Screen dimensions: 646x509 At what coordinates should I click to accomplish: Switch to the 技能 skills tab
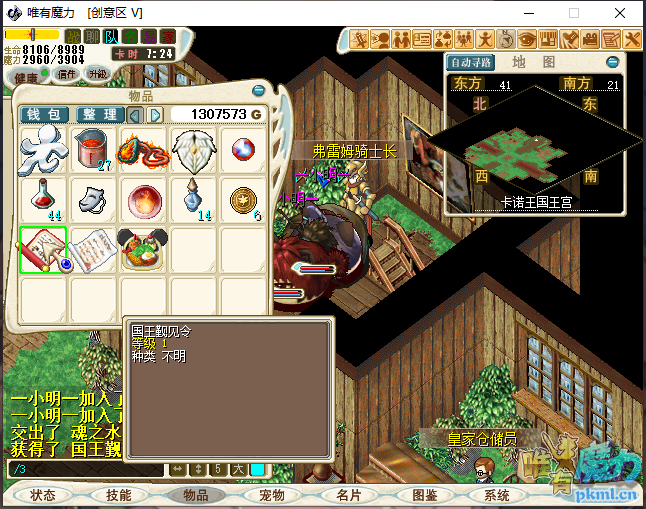click(x=118, y=495)
